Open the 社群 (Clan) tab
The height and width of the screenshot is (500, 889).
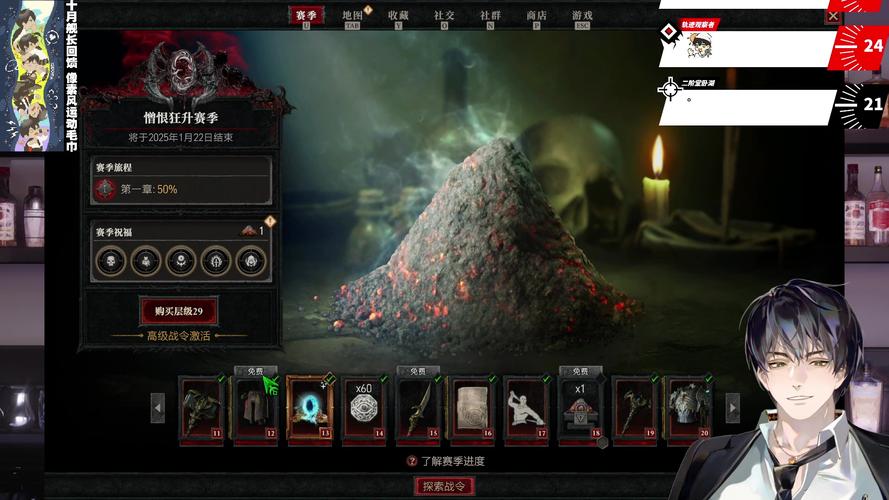(490, 15)
